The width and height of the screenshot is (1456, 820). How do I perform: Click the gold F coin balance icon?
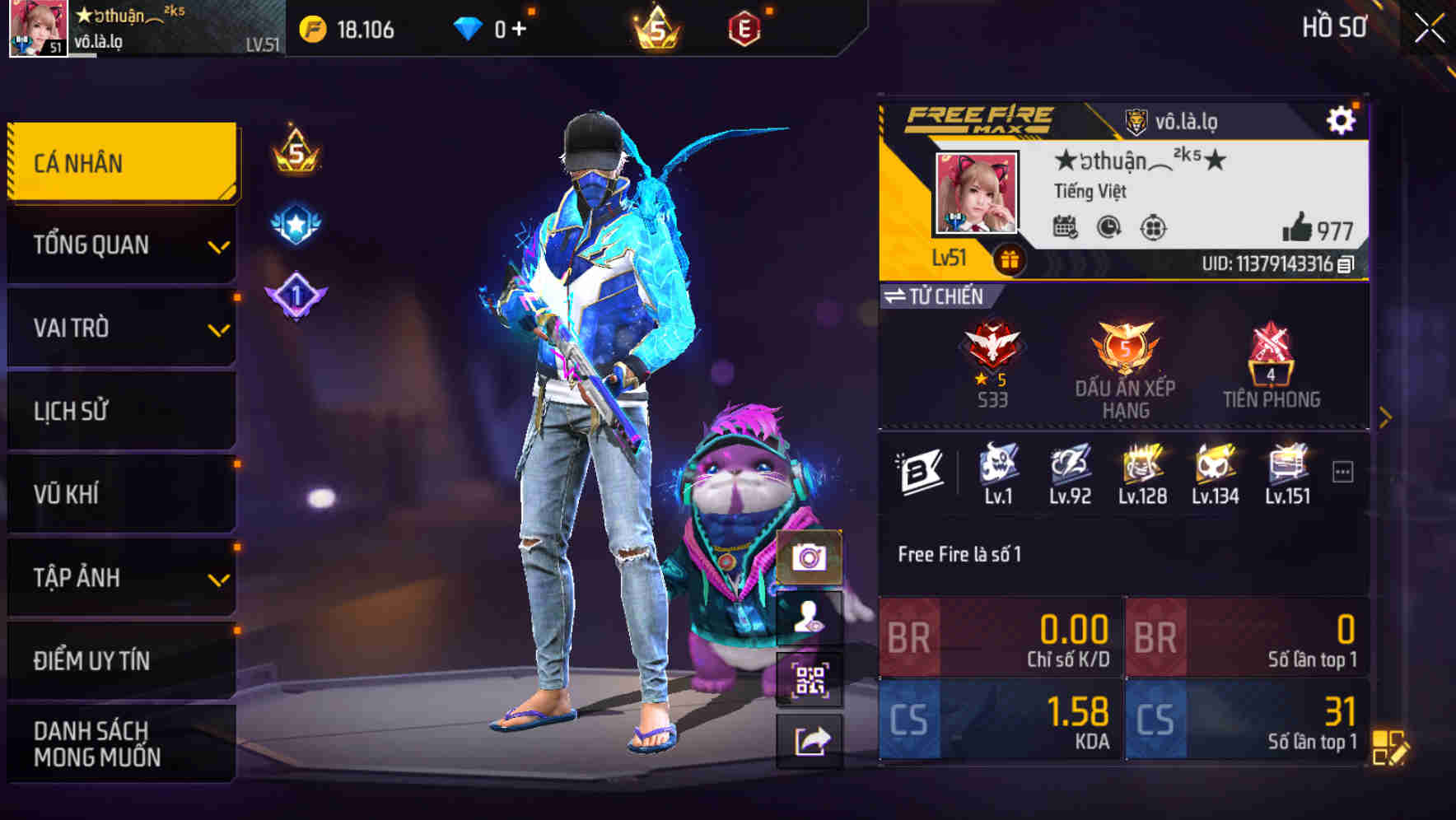coord(311,28)
